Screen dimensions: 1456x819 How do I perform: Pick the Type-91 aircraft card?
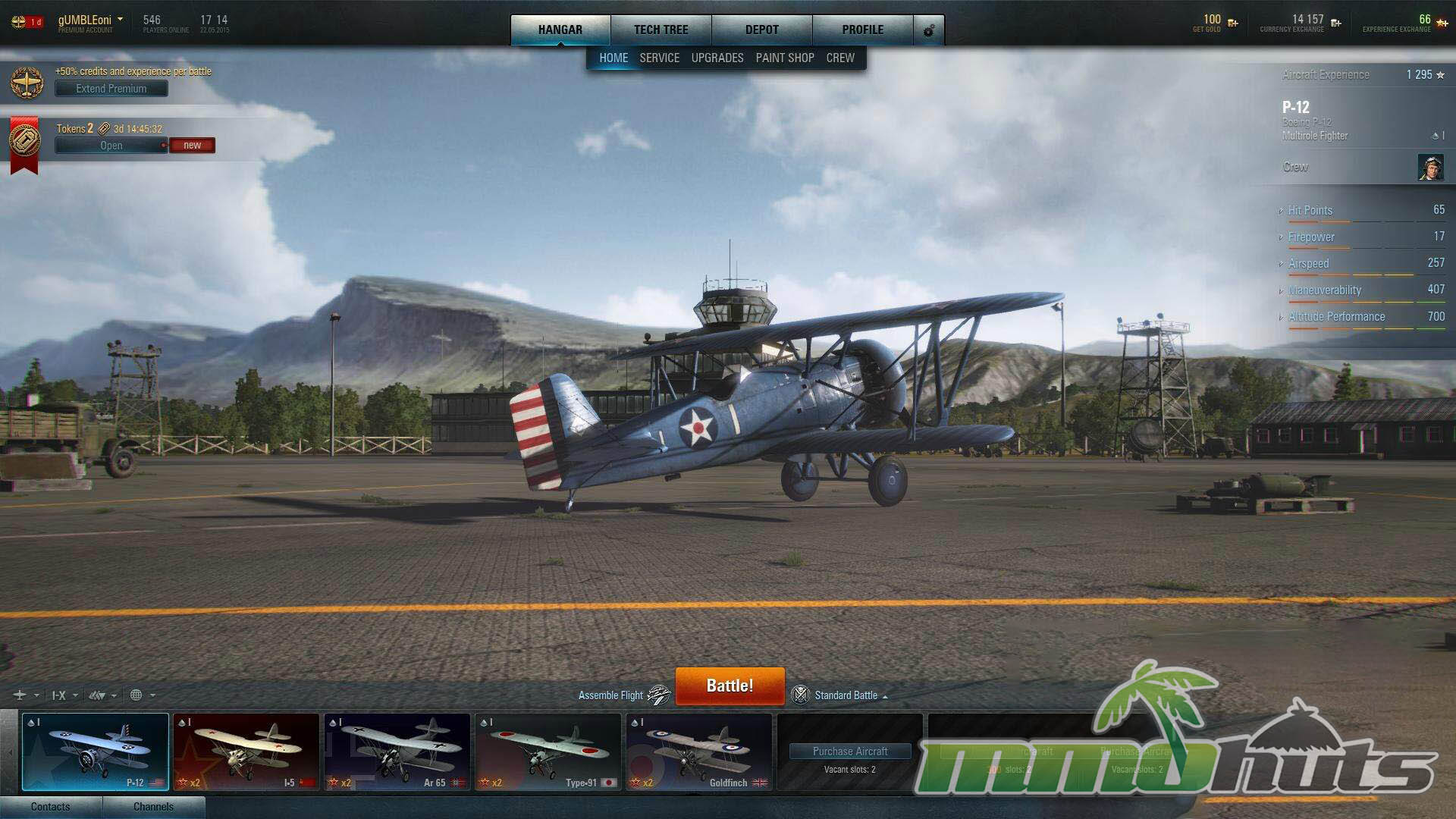(x=548, y=752)
